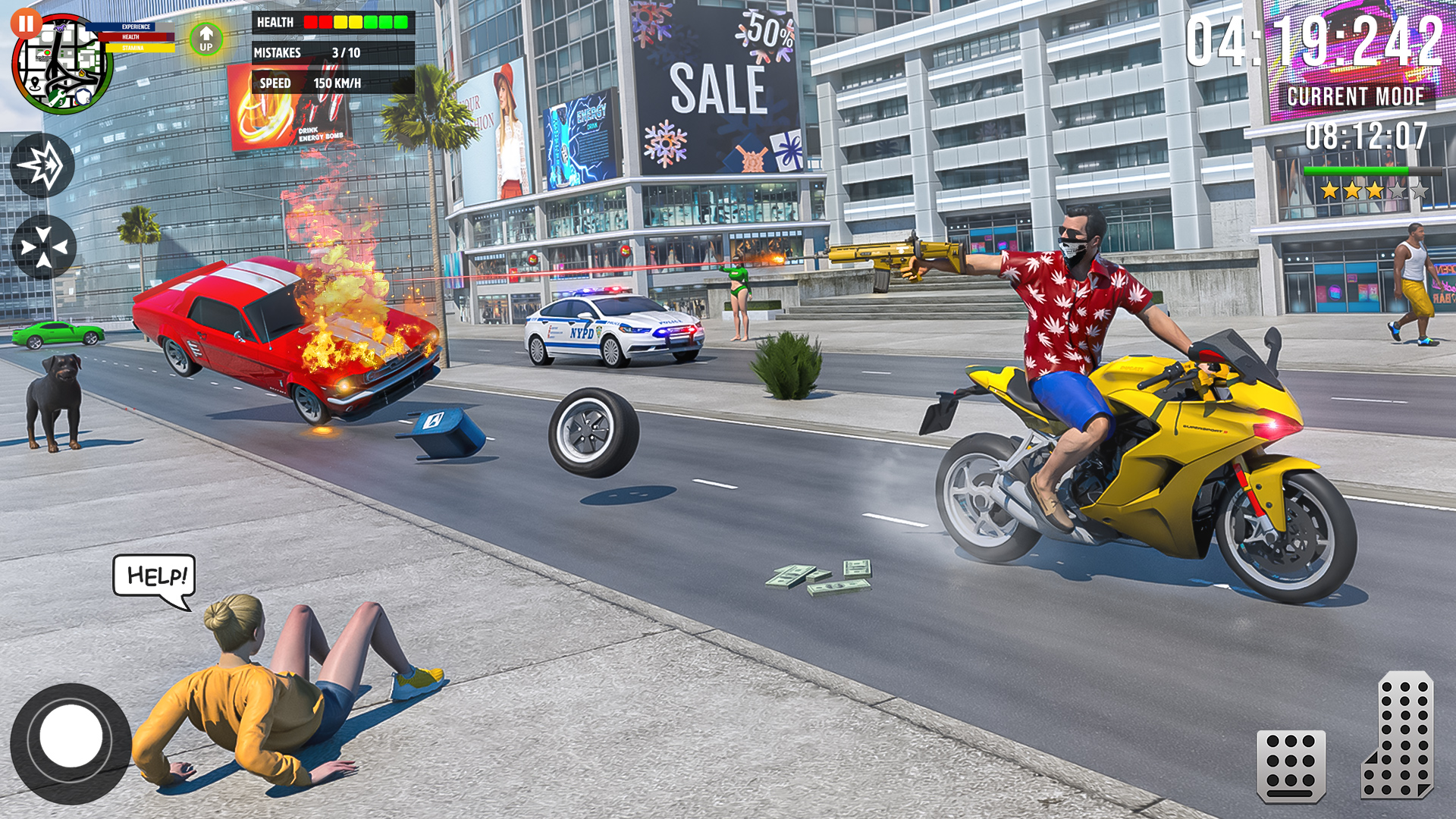1456x819 pixels.
Task: Tap the segmented HEALTH bar
Action: [356, 22]
